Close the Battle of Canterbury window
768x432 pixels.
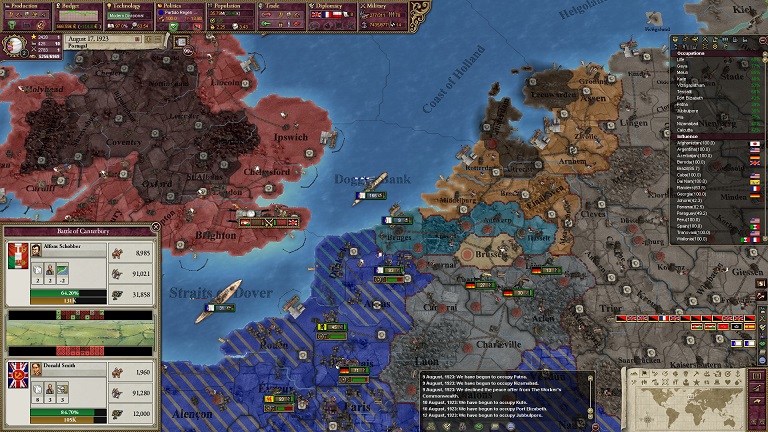point(155,228)
